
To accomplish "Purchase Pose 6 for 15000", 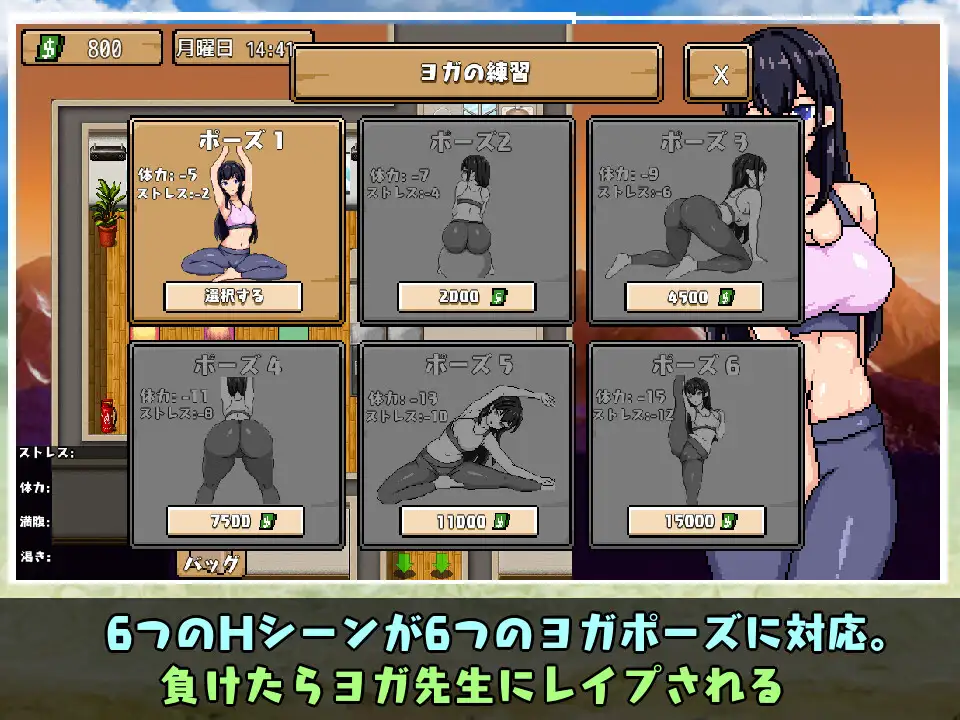I will pos(696,521).
